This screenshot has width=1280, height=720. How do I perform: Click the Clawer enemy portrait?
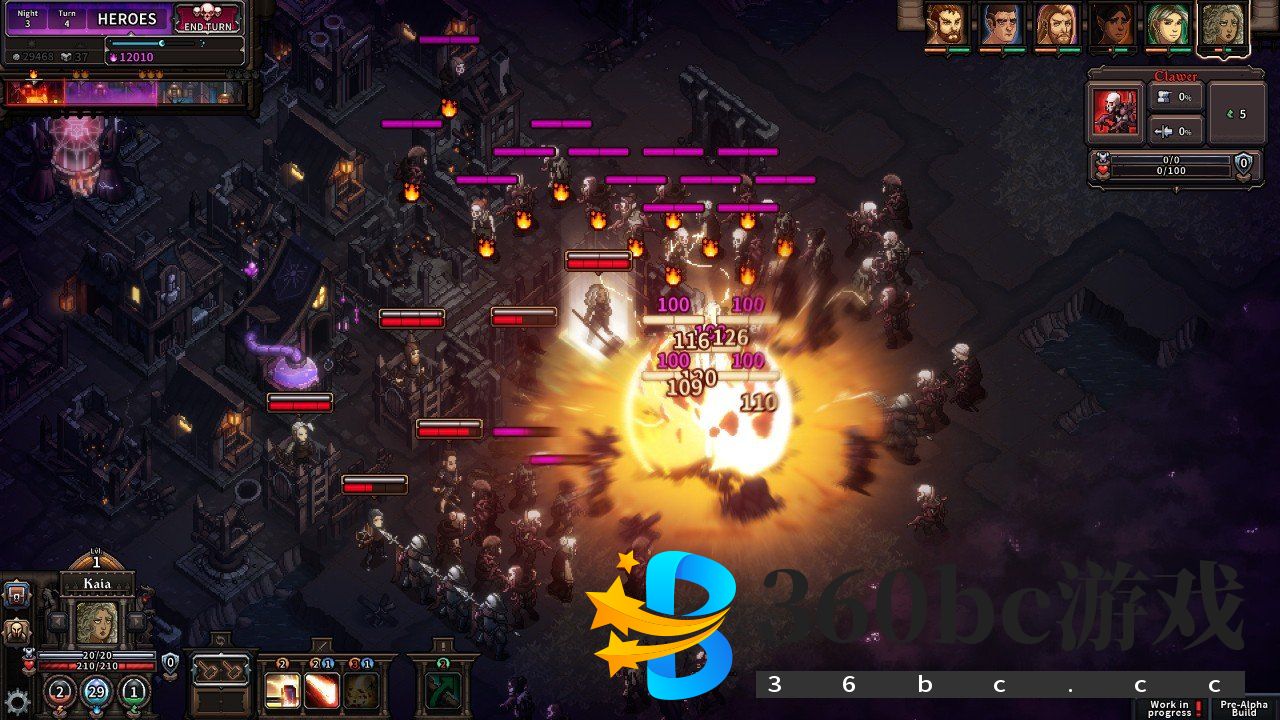click(1115, 110)
